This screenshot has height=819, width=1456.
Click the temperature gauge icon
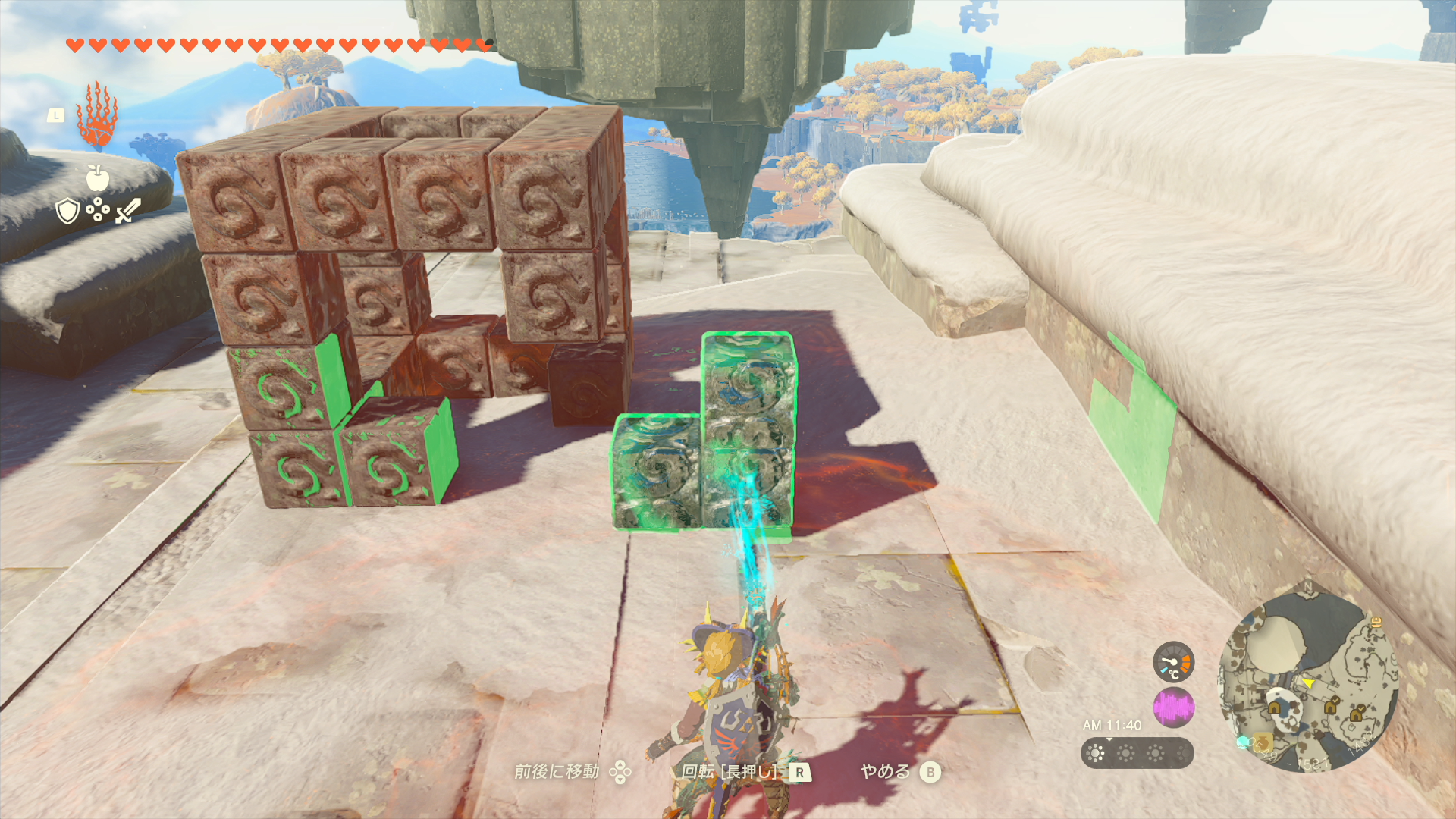point(1173,662)
